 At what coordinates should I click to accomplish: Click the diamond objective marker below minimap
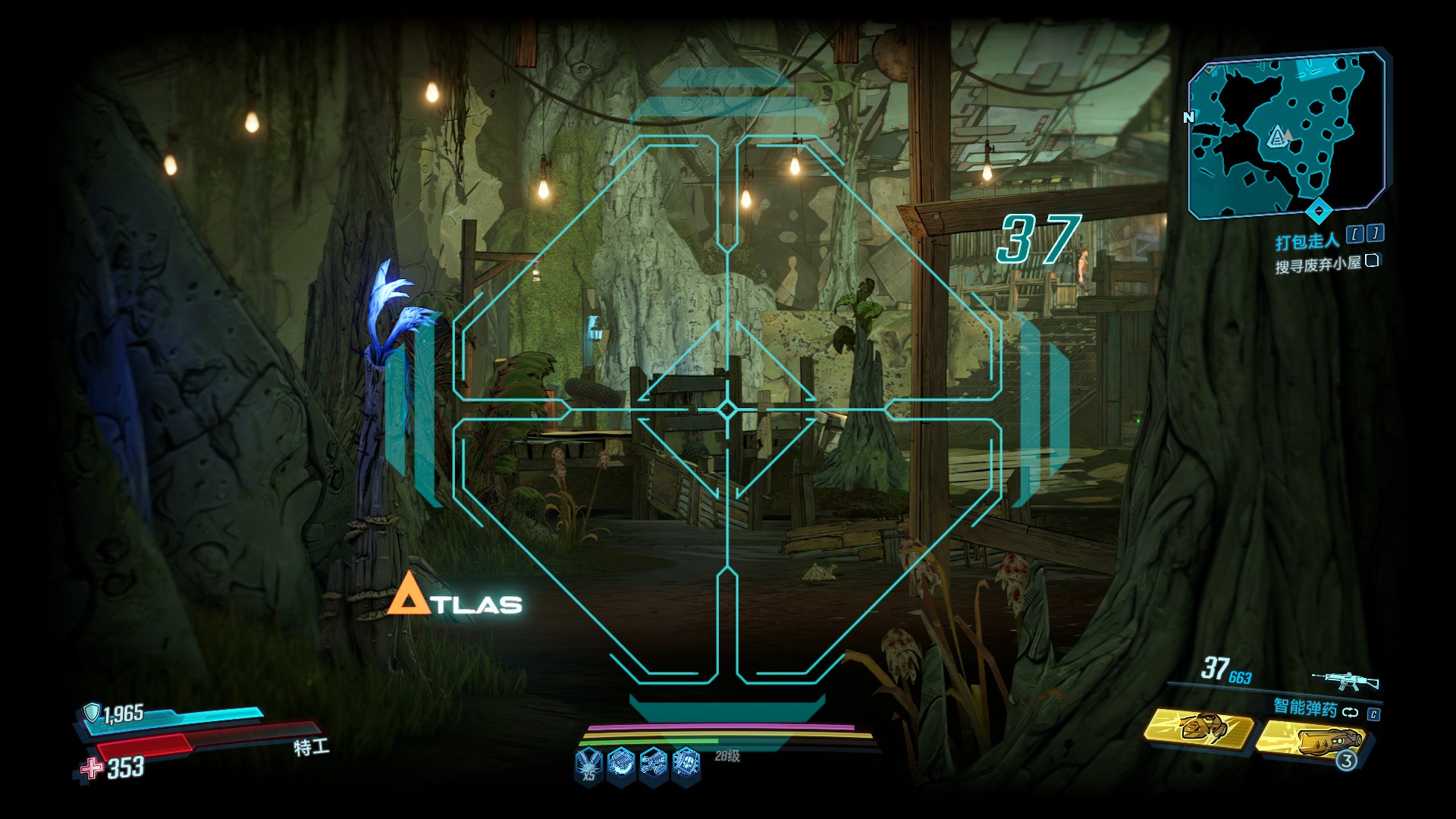click(x=1319, y=209)
